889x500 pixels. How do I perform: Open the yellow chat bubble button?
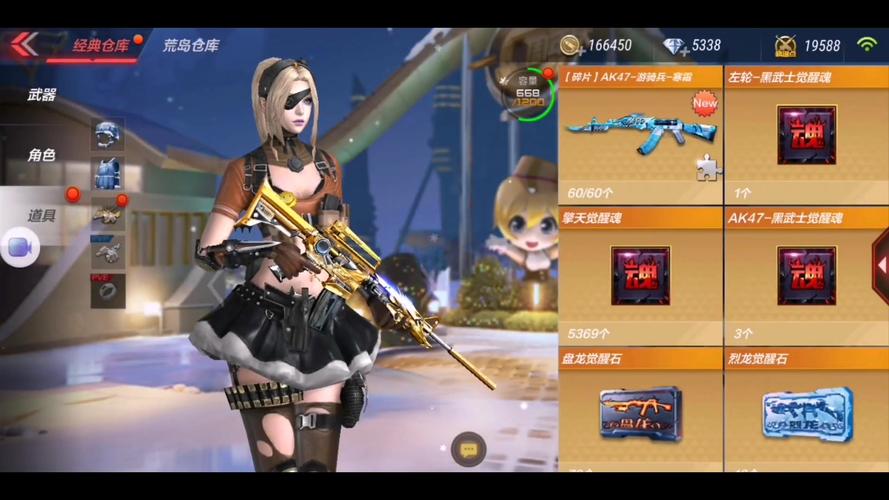pyautogui.click(x=468, y=450)
